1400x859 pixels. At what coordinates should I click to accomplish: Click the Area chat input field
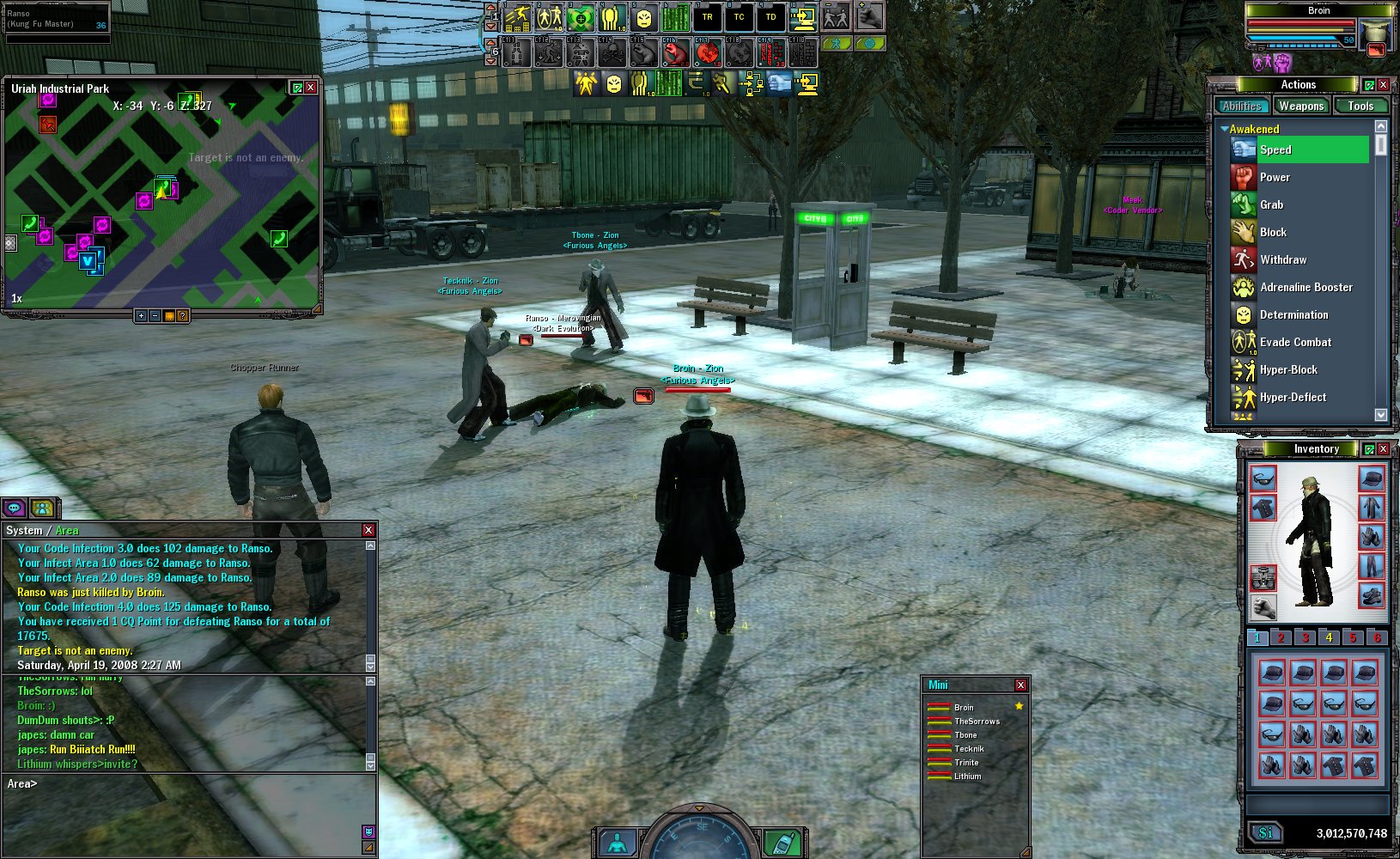(189, 784)
